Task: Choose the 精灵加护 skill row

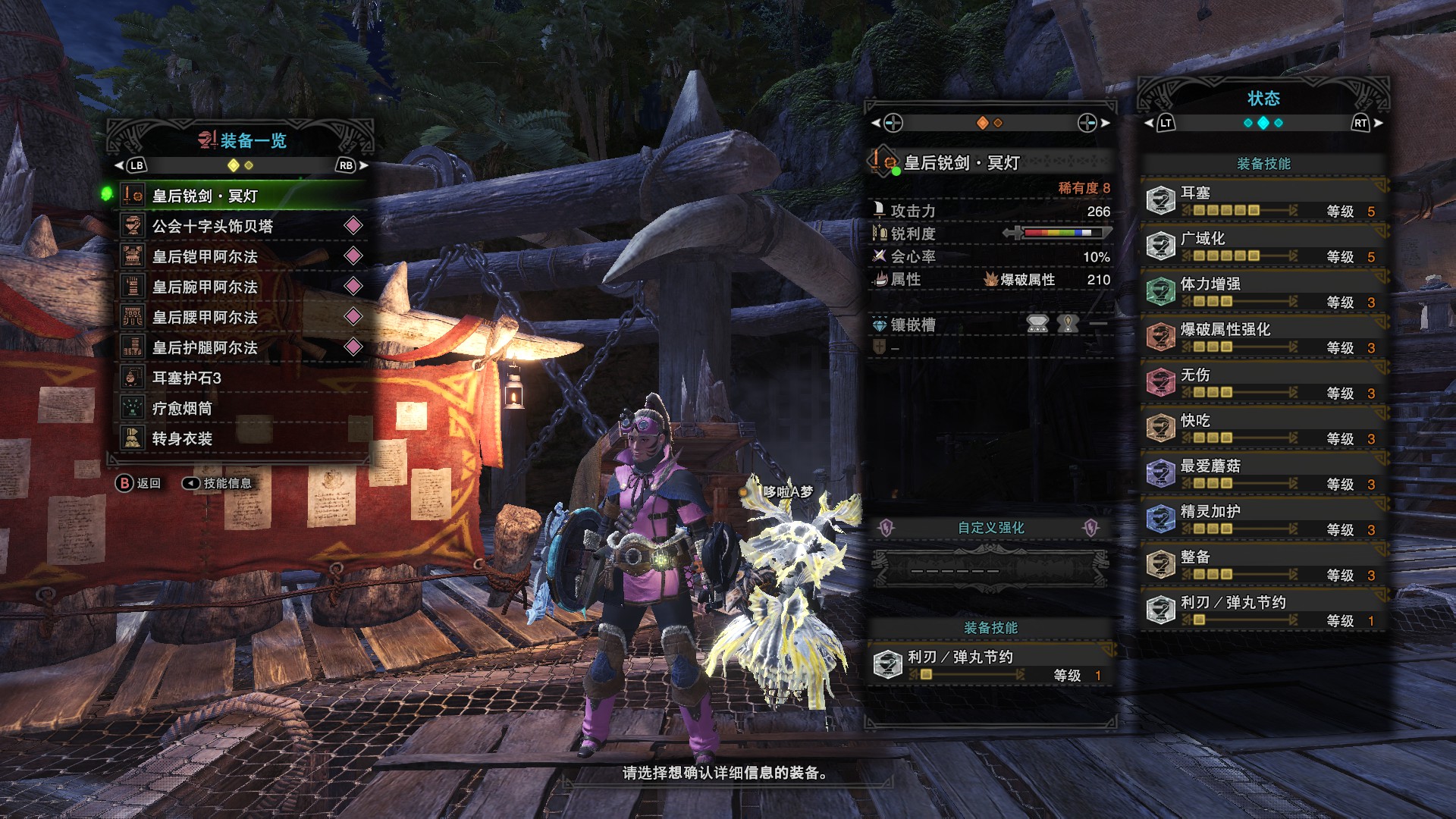Action: (1263, 519)
